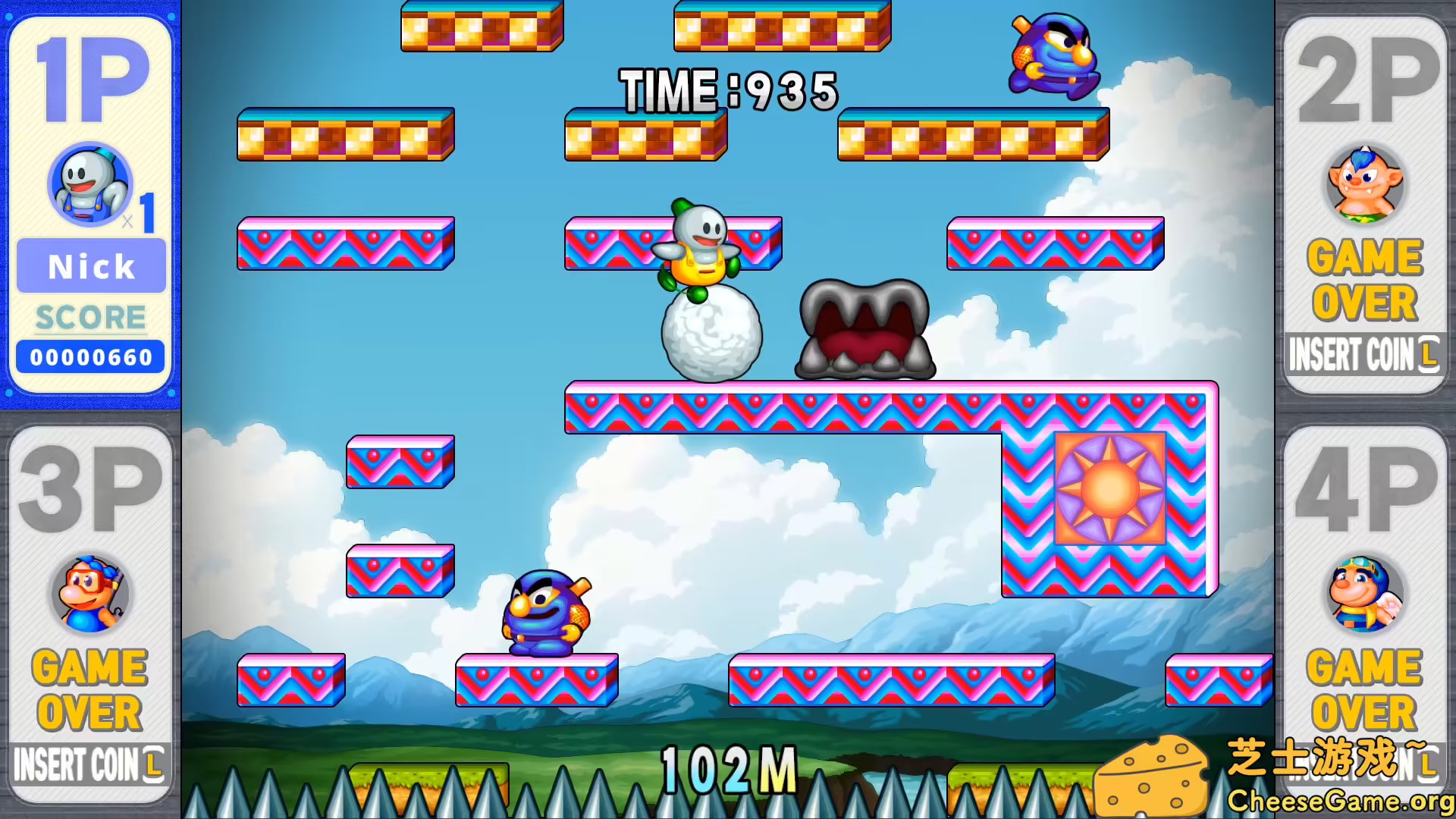Toggle the L coin indicator in 2P panel
1456x819 pixels.
[x=1427, y=351]
